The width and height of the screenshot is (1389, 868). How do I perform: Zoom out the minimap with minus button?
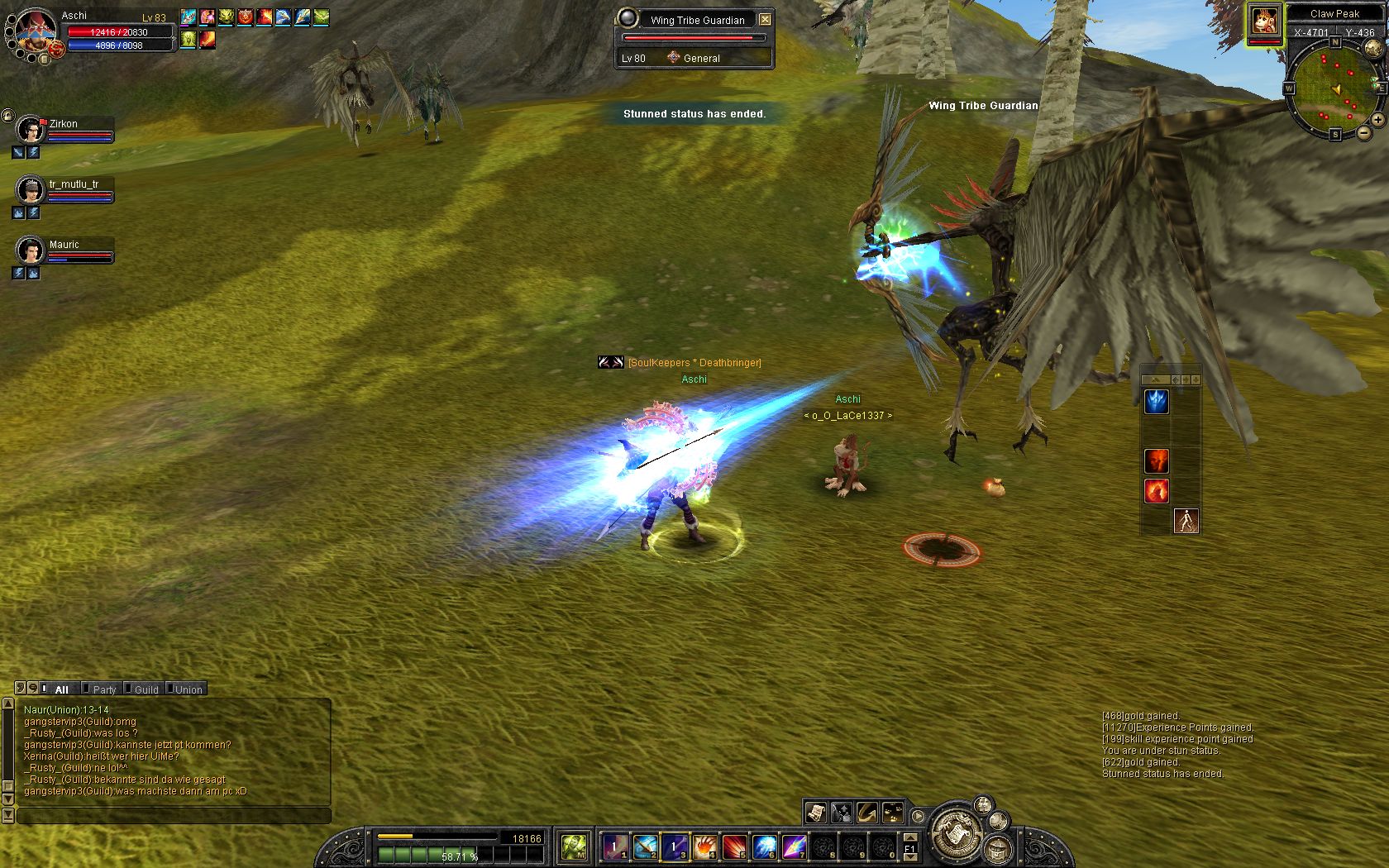(x=1363, y=132)
